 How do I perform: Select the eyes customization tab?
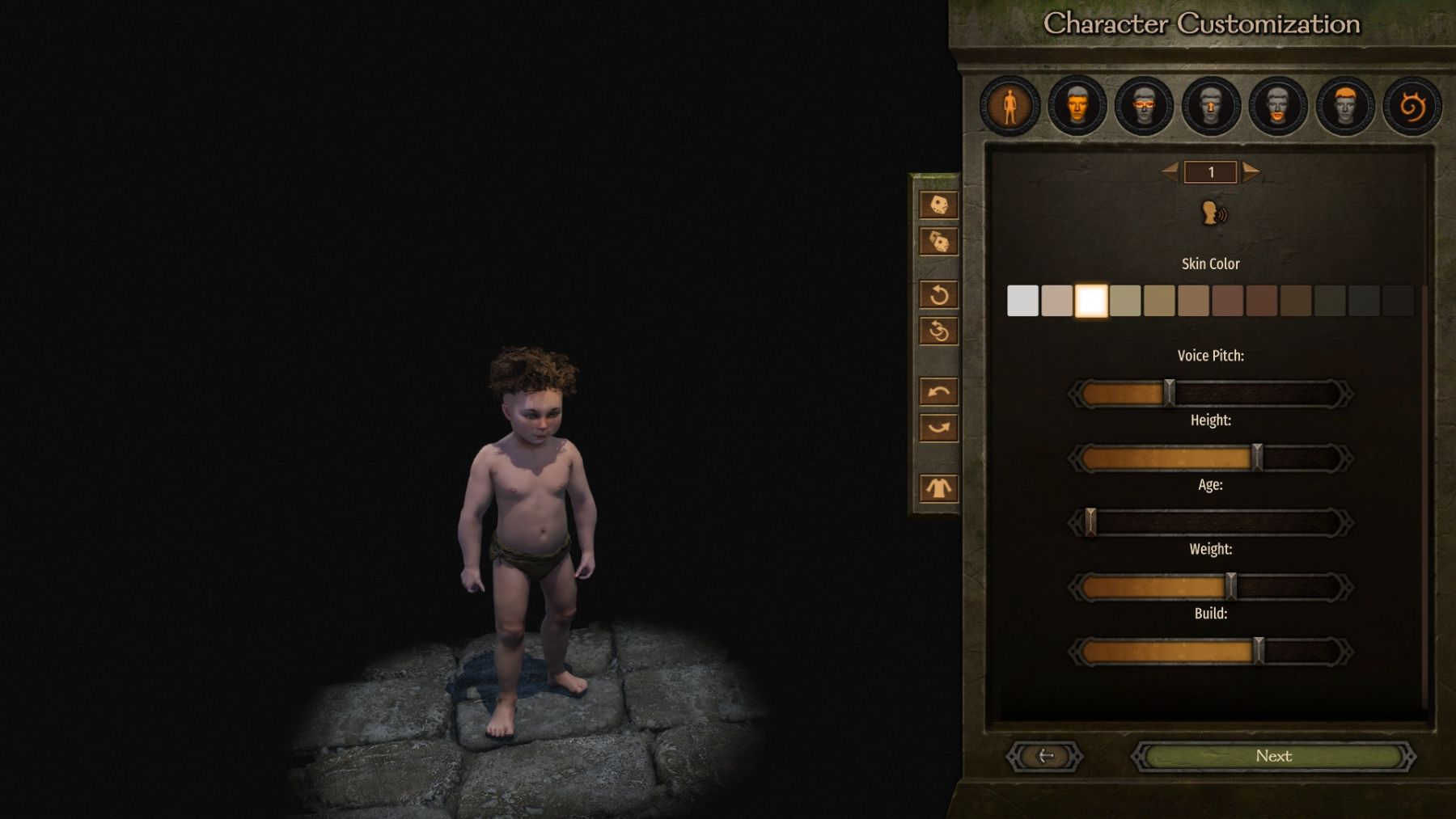pyautogui.click(x=1144, y=106)
